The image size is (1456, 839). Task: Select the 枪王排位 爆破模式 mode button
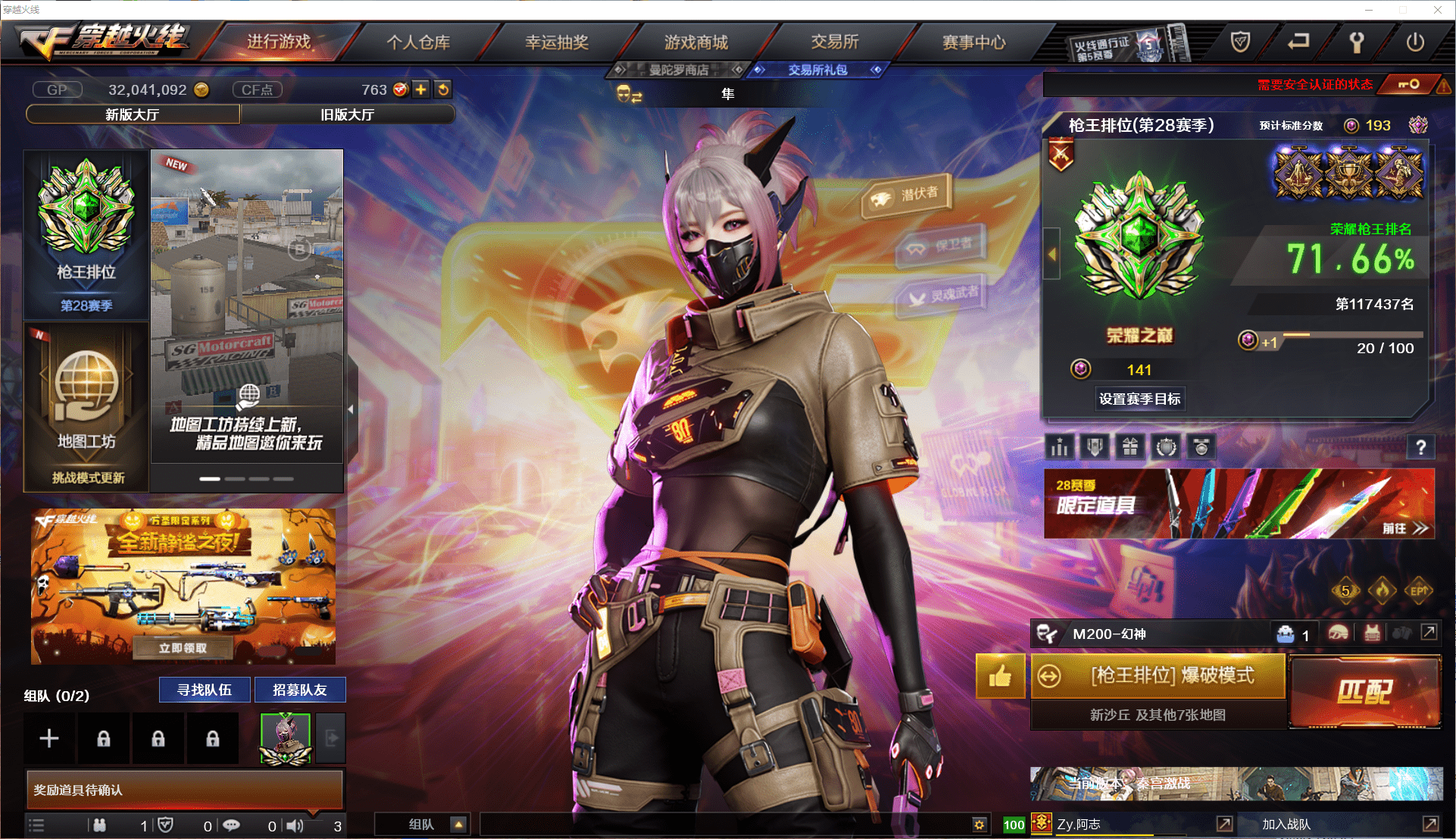[1158, 675]
